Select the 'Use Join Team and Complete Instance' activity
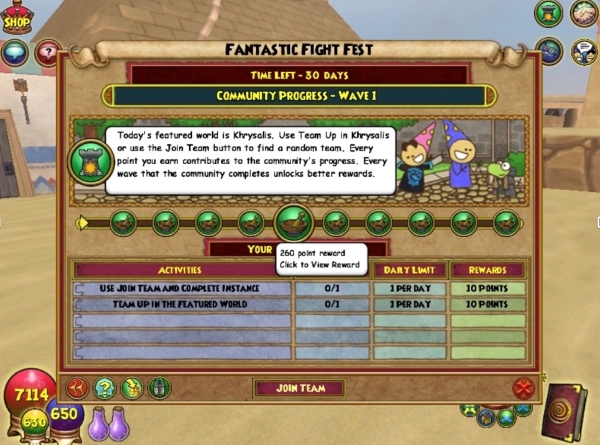The image size is (600, 445). point(183,288)
